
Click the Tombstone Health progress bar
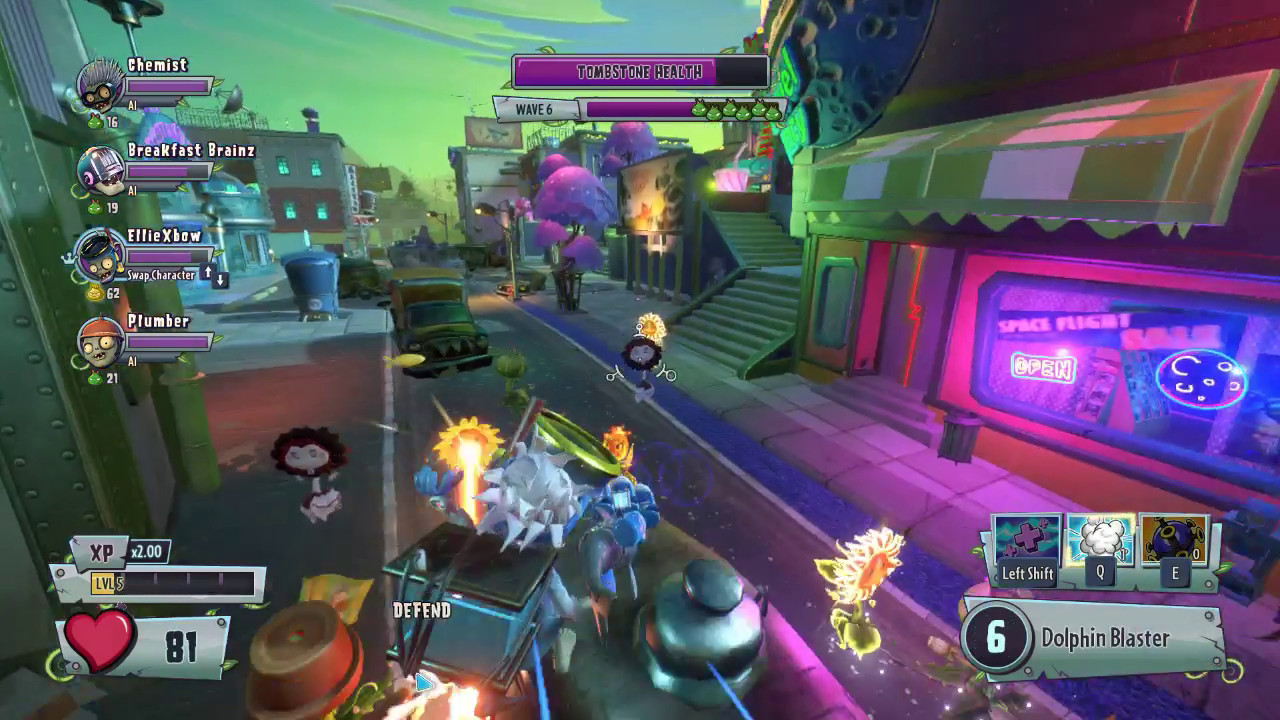click(639, 71)
